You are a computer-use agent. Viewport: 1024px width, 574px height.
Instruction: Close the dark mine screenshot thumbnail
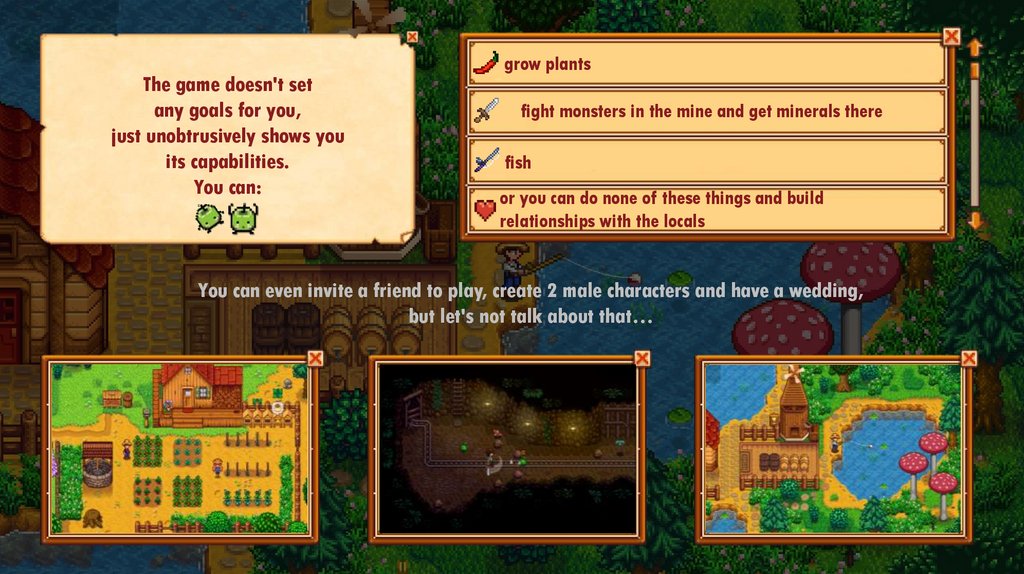642,358
